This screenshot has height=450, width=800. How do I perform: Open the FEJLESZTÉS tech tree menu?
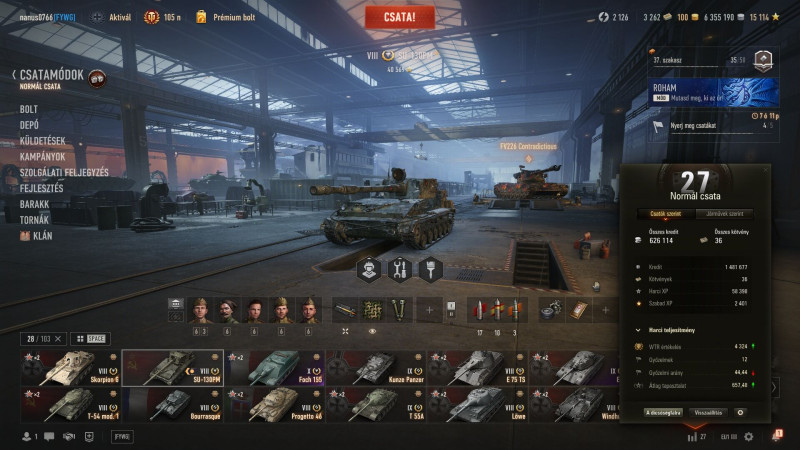pos(42,188)
